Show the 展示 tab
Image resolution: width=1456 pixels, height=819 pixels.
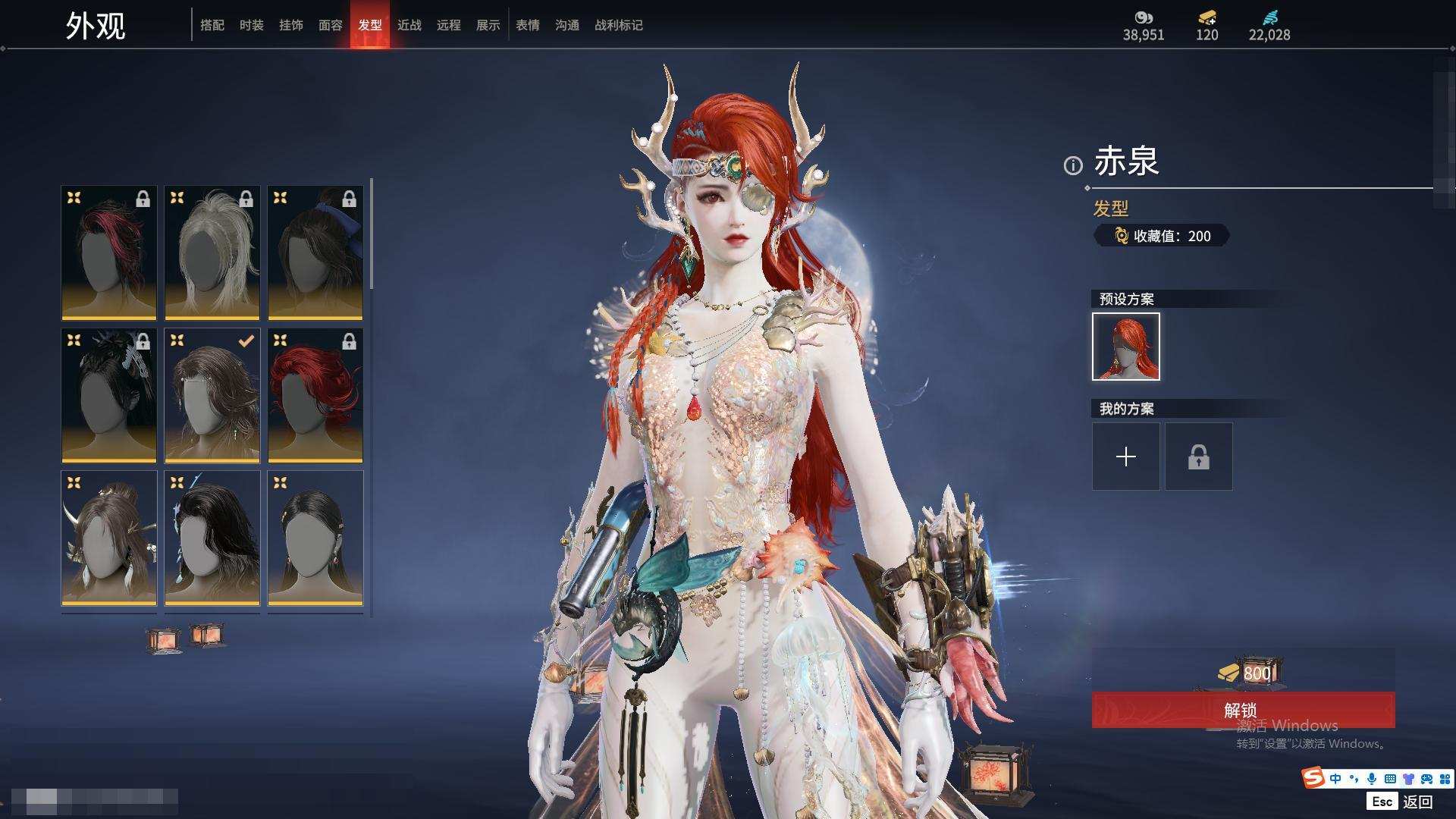click(x=488, y=25)
